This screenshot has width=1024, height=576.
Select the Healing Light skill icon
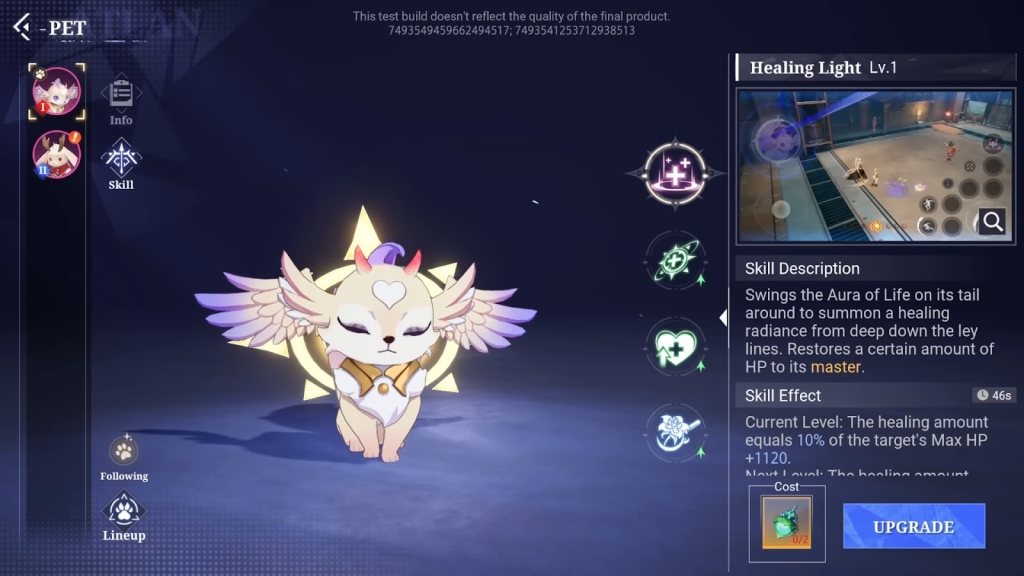[676, 173]
